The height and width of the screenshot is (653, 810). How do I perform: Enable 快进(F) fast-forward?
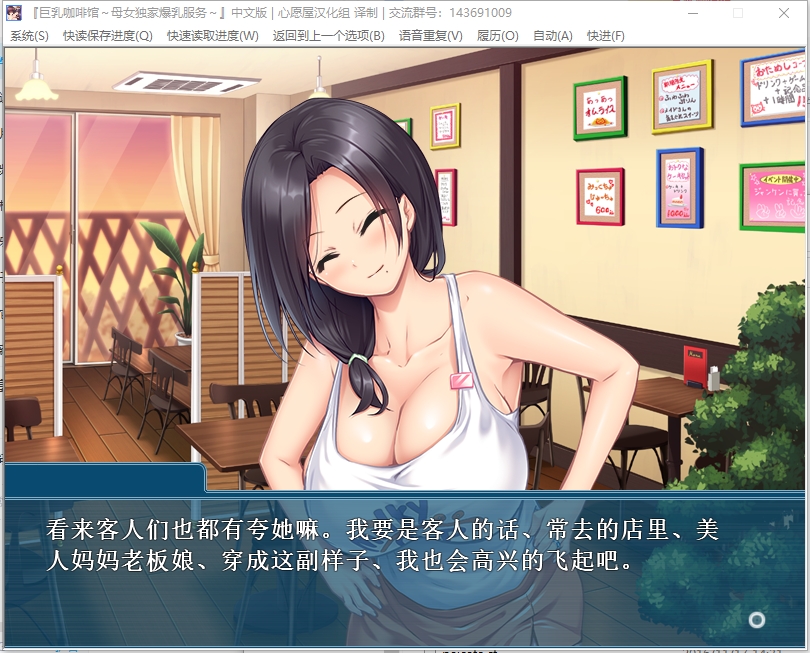click(606, 36)
